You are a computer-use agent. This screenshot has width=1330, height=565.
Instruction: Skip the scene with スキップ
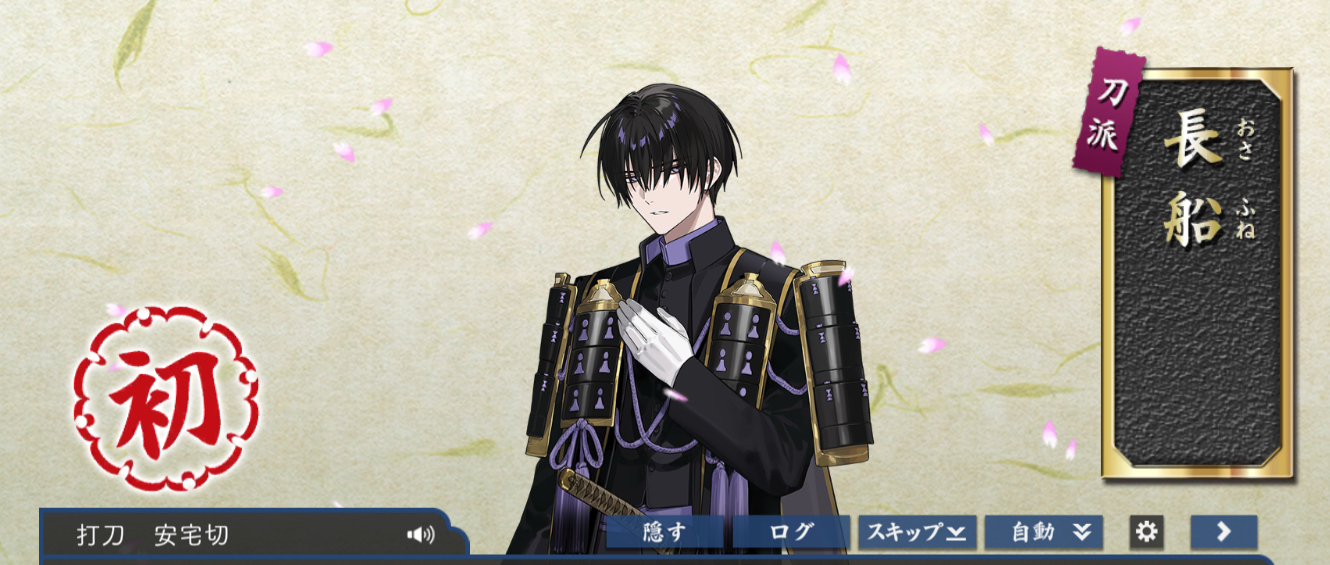click(x=917, y=532)
